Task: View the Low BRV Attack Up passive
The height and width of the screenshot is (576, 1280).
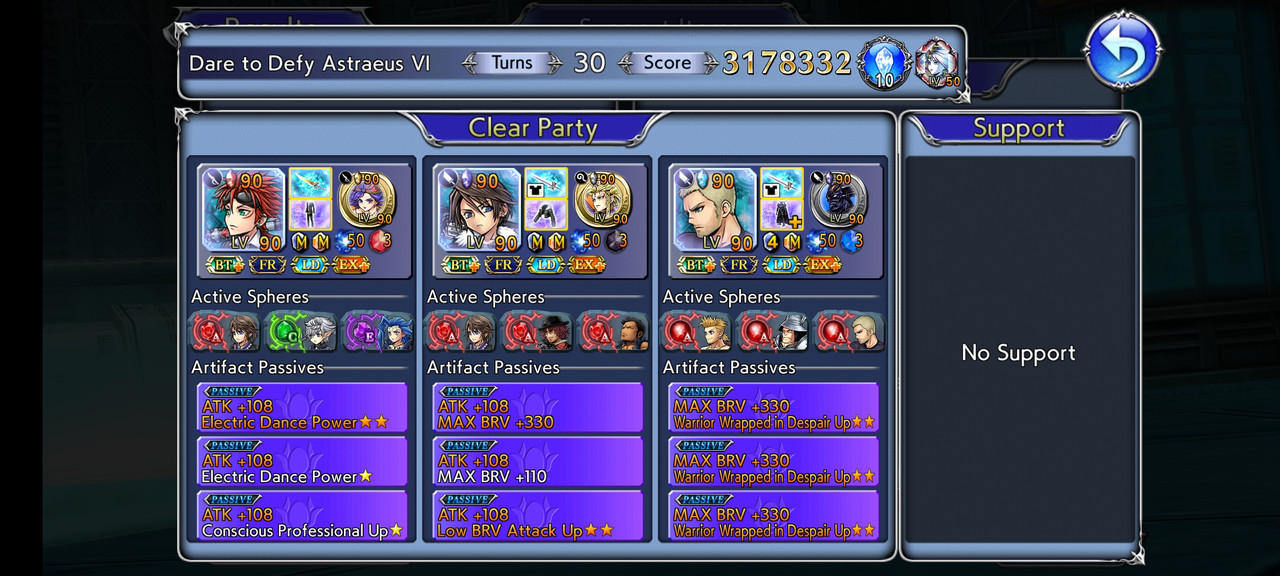Action: [x=538, y=517]
